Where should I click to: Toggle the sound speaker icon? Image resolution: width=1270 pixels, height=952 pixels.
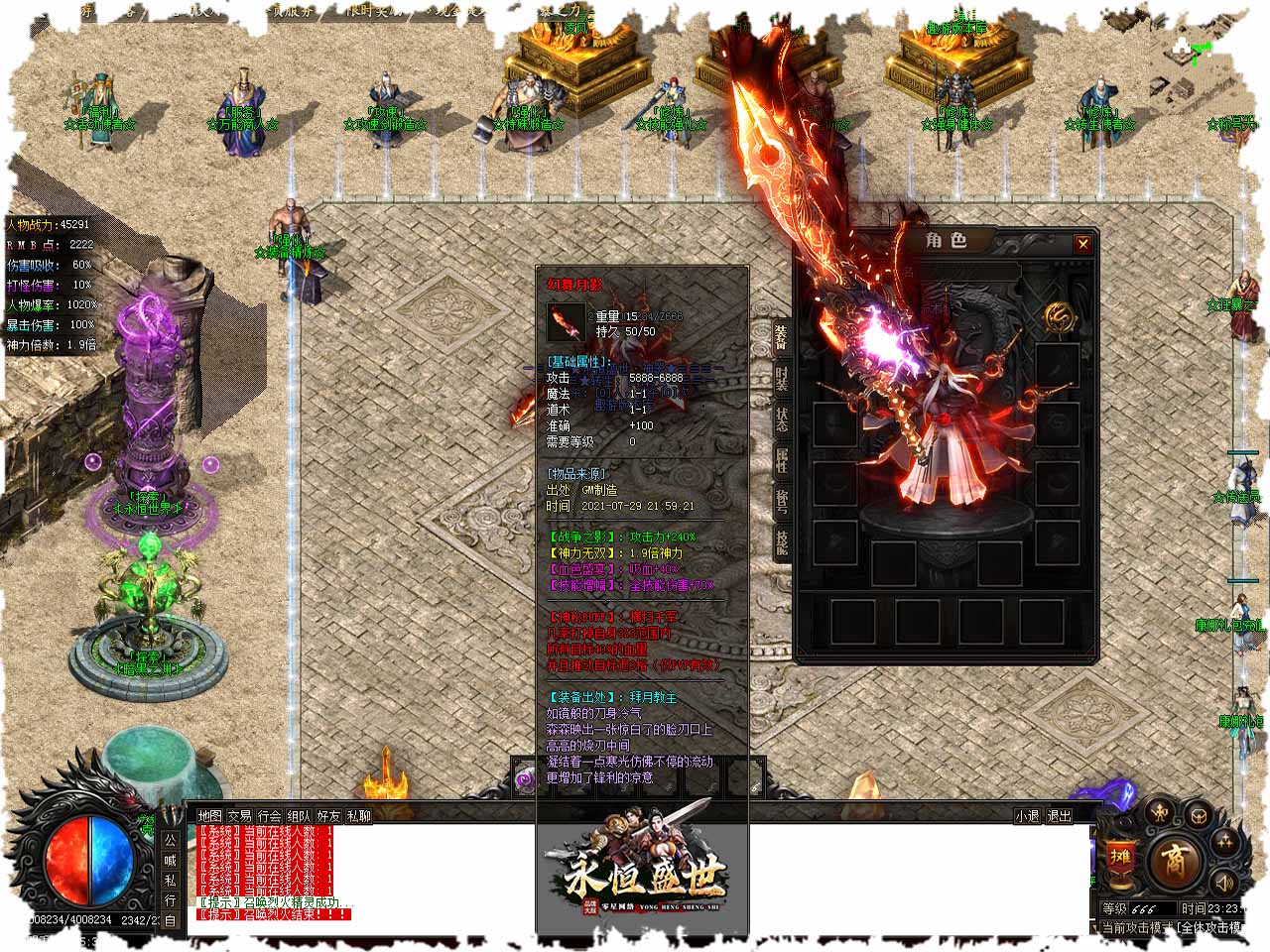[1226, 881]
